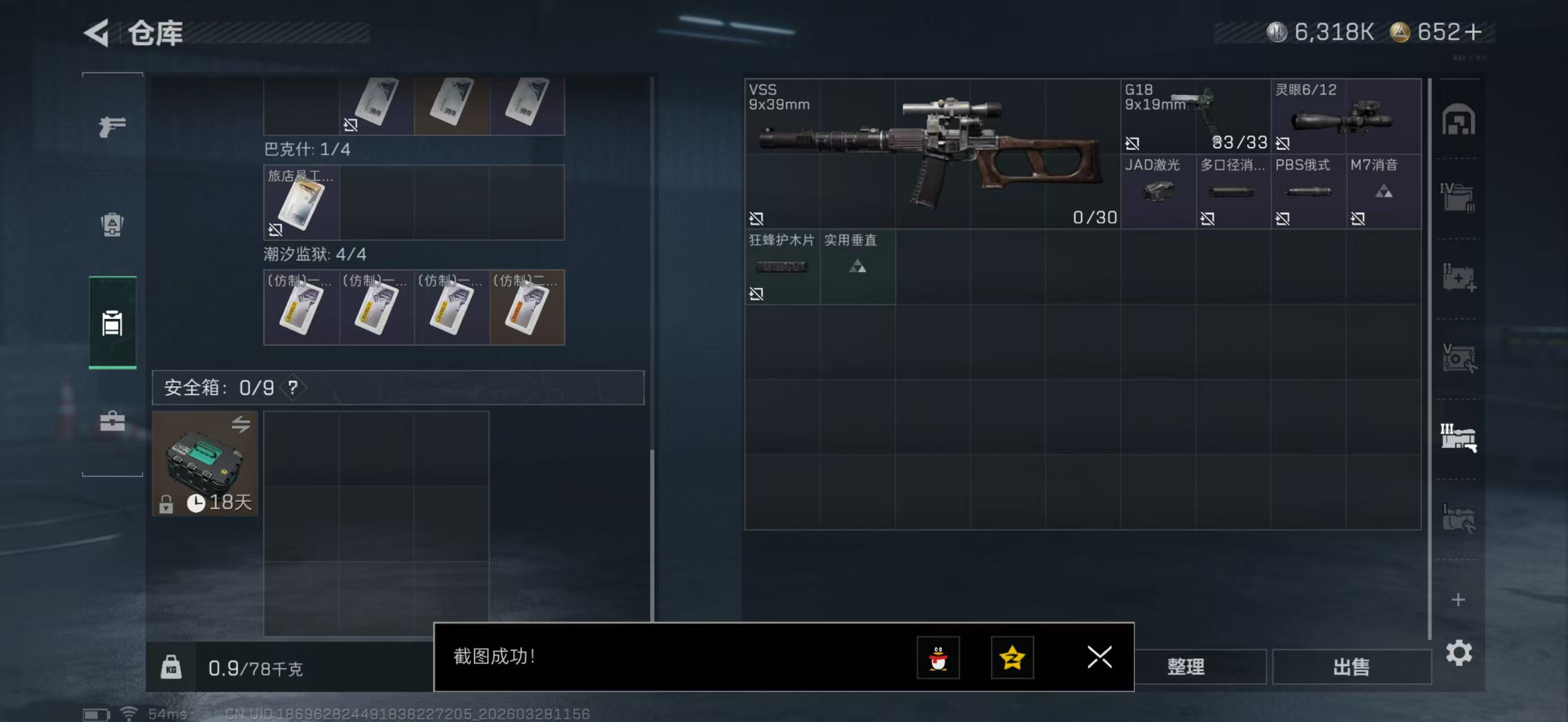This screenshot has height=722, width=1568.
Task: Toggle the lock marker on 灵眼6/12 scope
Action: [x=1282, y=144]
